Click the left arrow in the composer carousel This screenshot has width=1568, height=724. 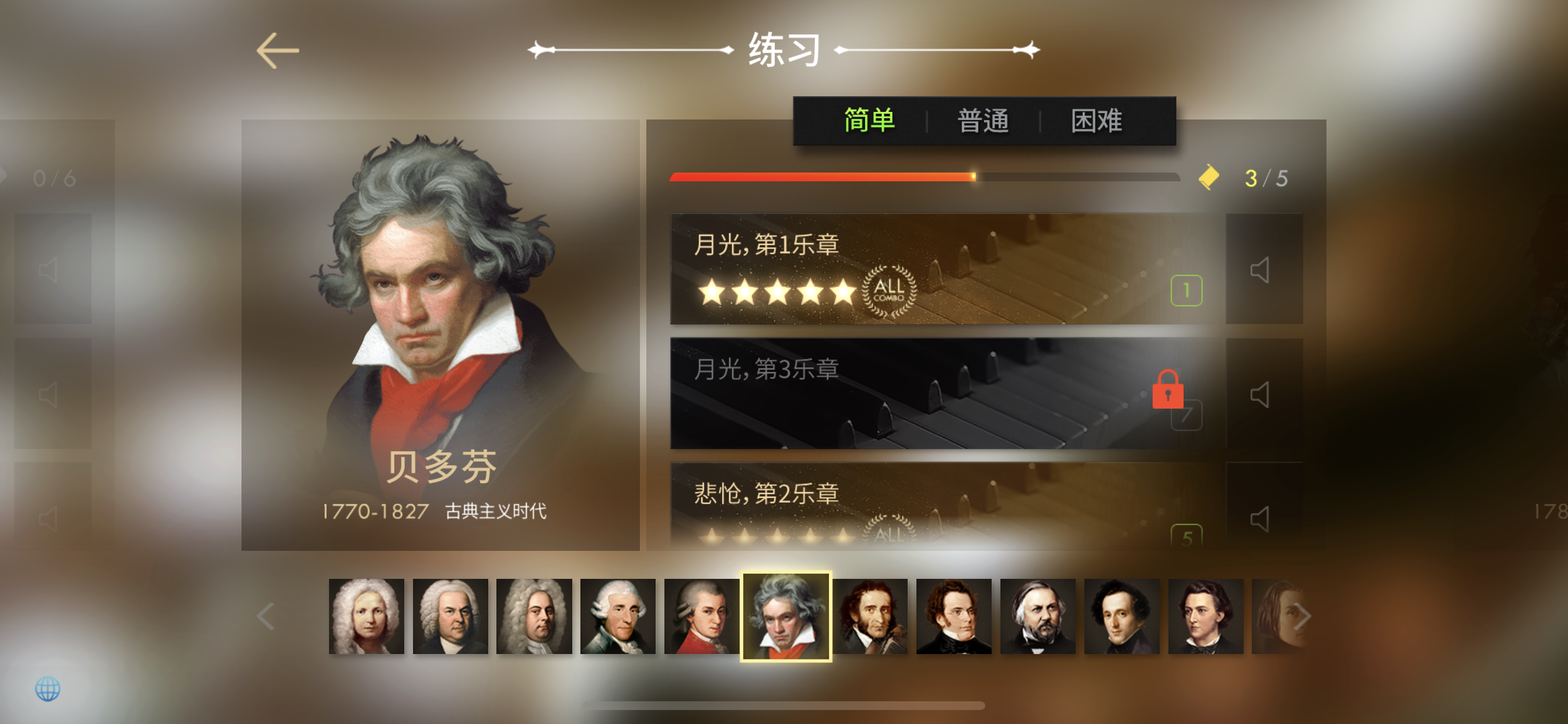click(x=266, y=616)
